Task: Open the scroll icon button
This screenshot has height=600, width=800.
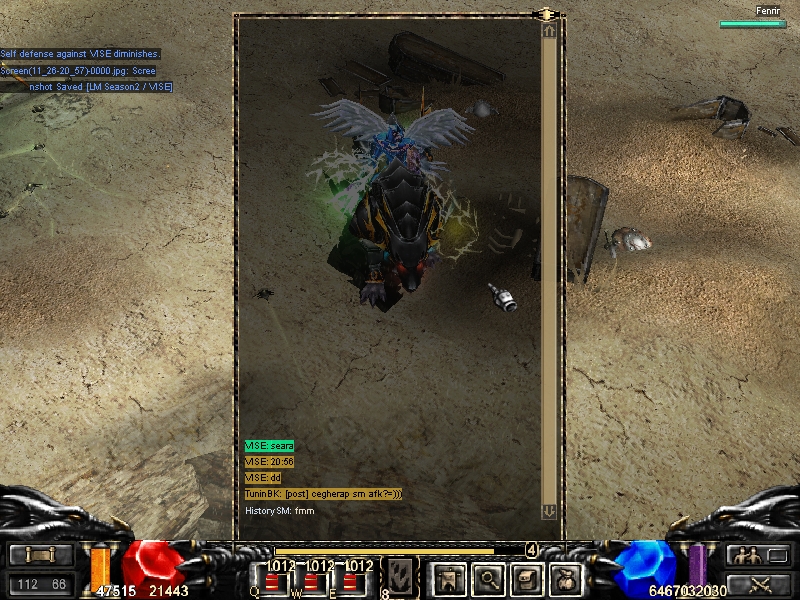Action: pyautogui.click(x=527, y=577)
